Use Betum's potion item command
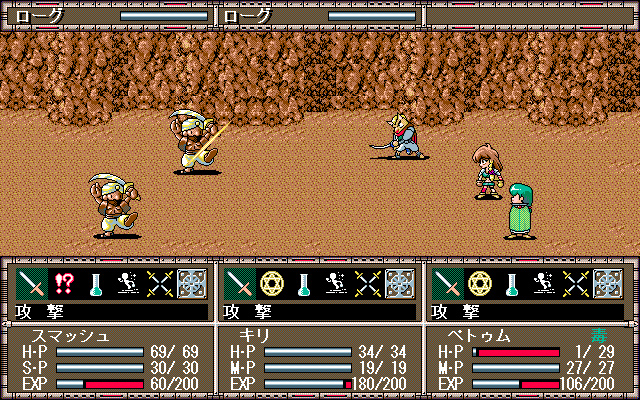The width and height of the screenshot is (640, 400). [513, 284]
